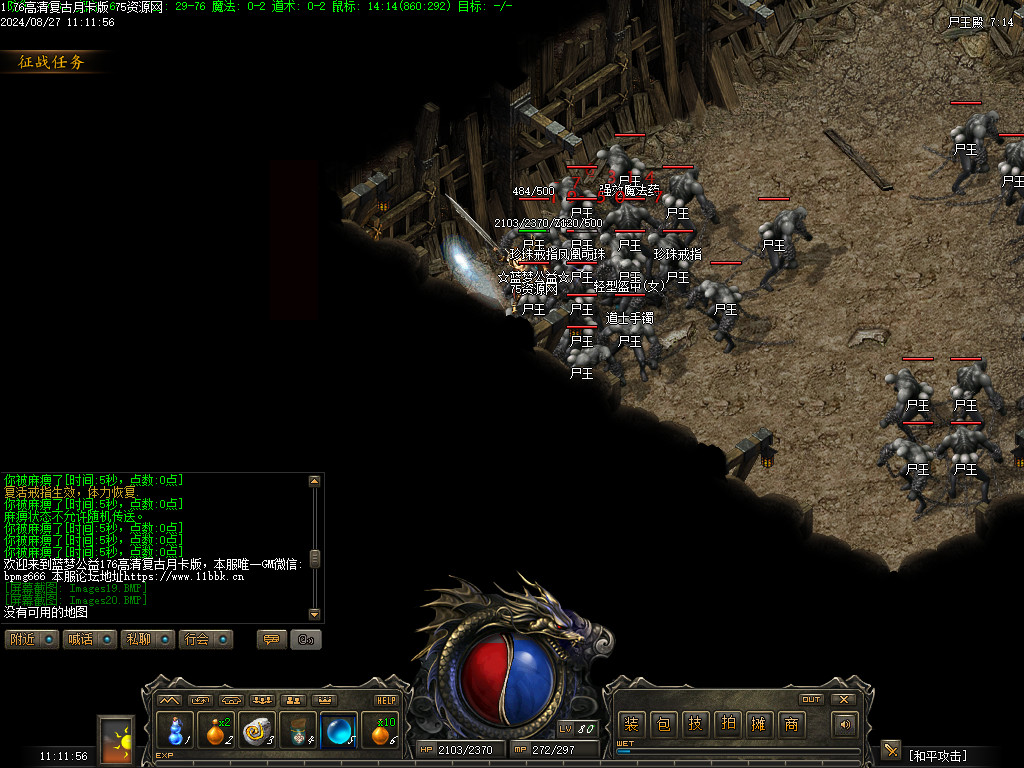1024x768 pixels.
Task: Toggle the 行会 guild chat channel
Action: point(205,639)
